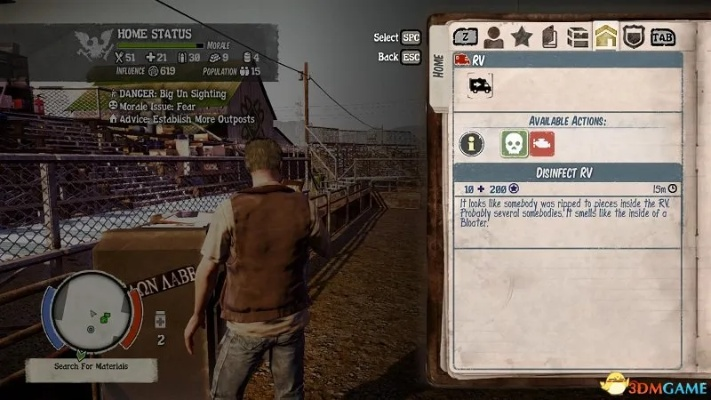Select the red engine action icon
Screen dimensions: 711x400
(542, 143)
